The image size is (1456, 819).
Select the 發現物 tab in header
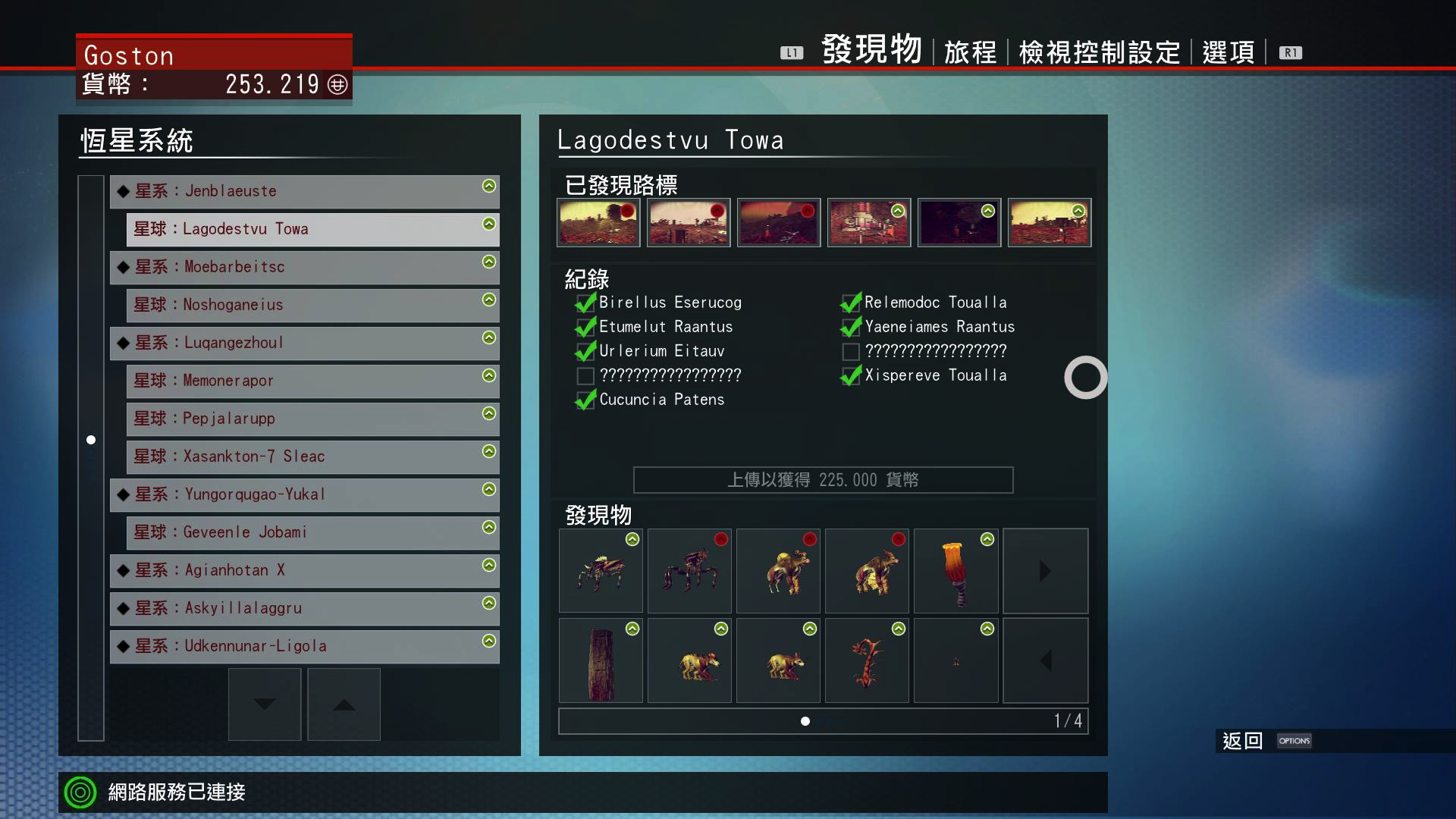[872, 50]
